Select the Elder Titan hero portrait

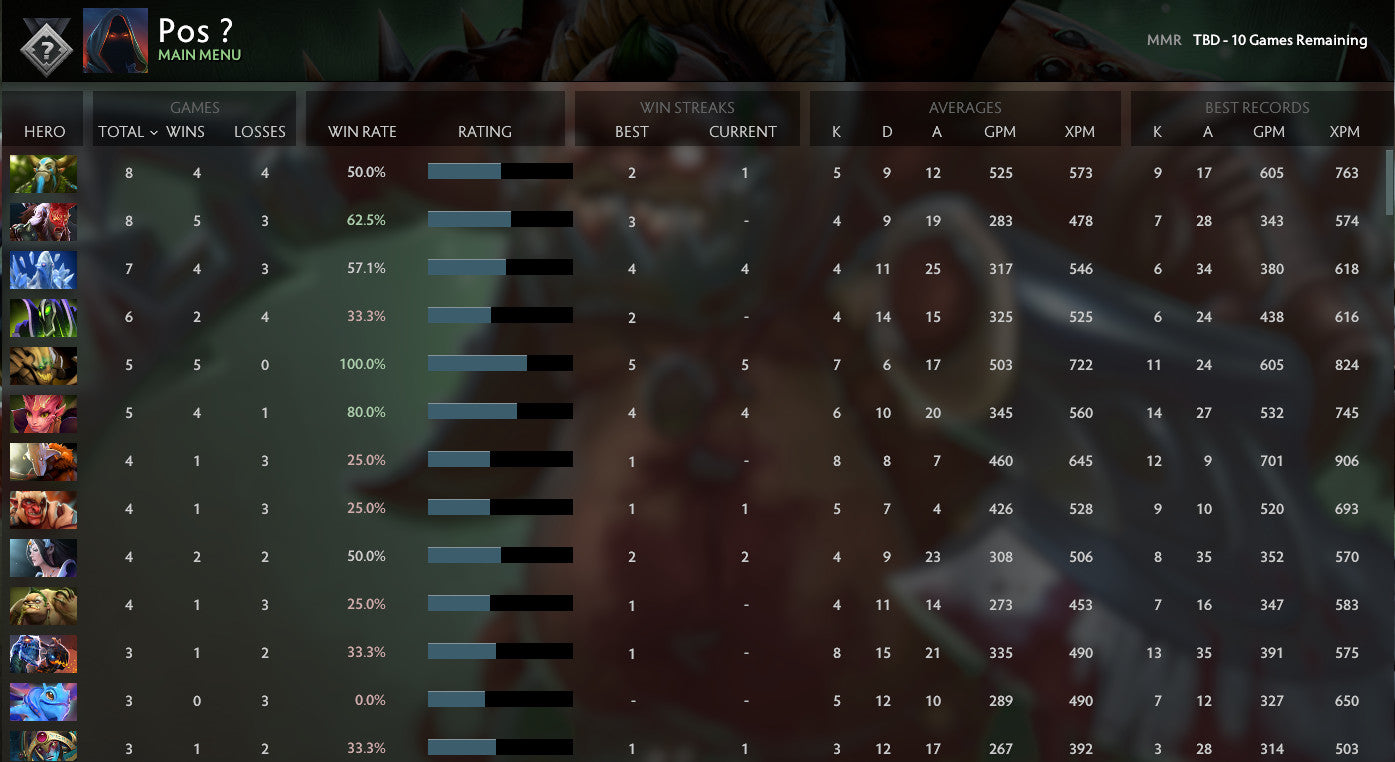point(43,172)
